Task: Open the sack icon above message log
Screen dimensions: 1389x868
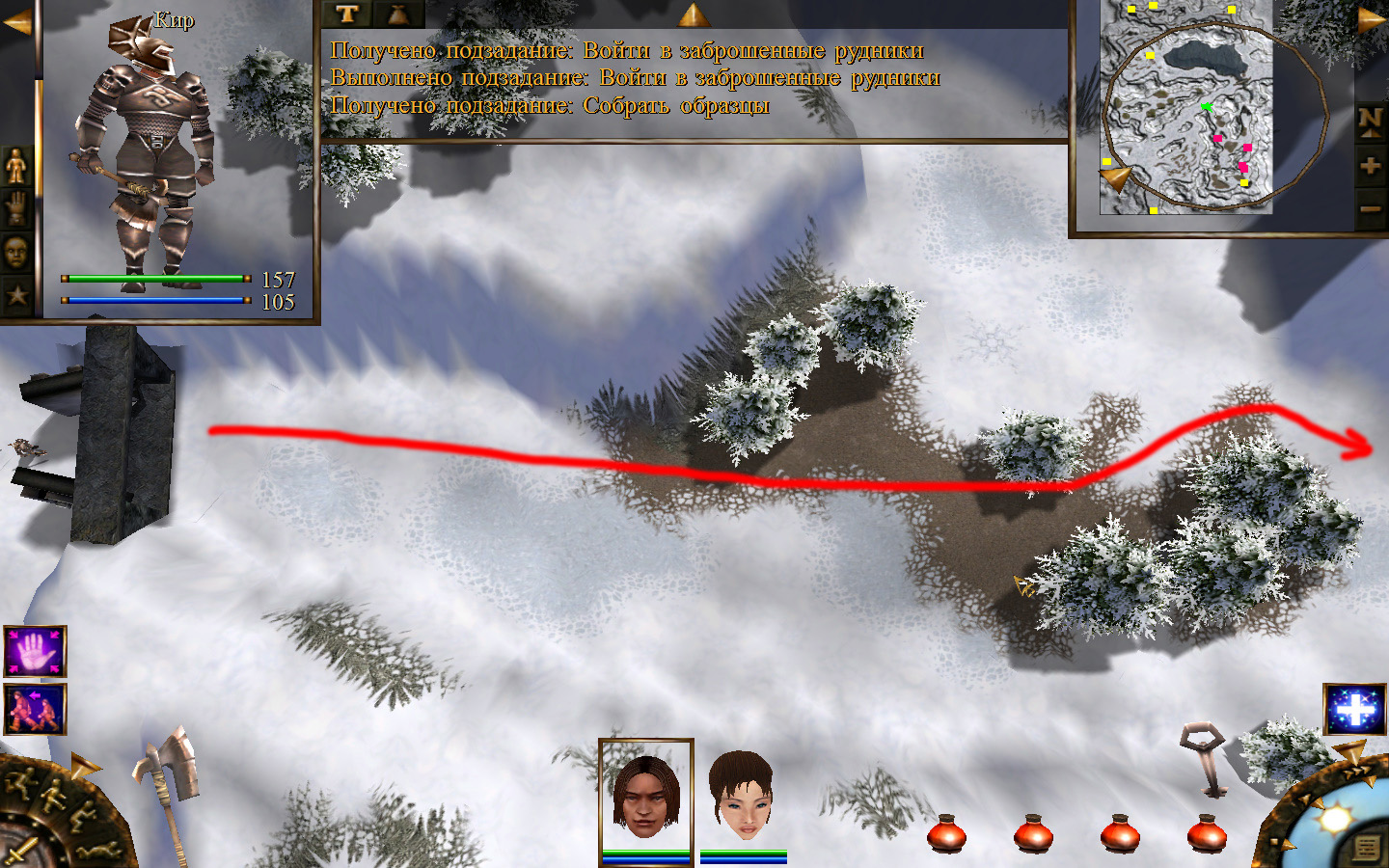Action: coord(397,14)
